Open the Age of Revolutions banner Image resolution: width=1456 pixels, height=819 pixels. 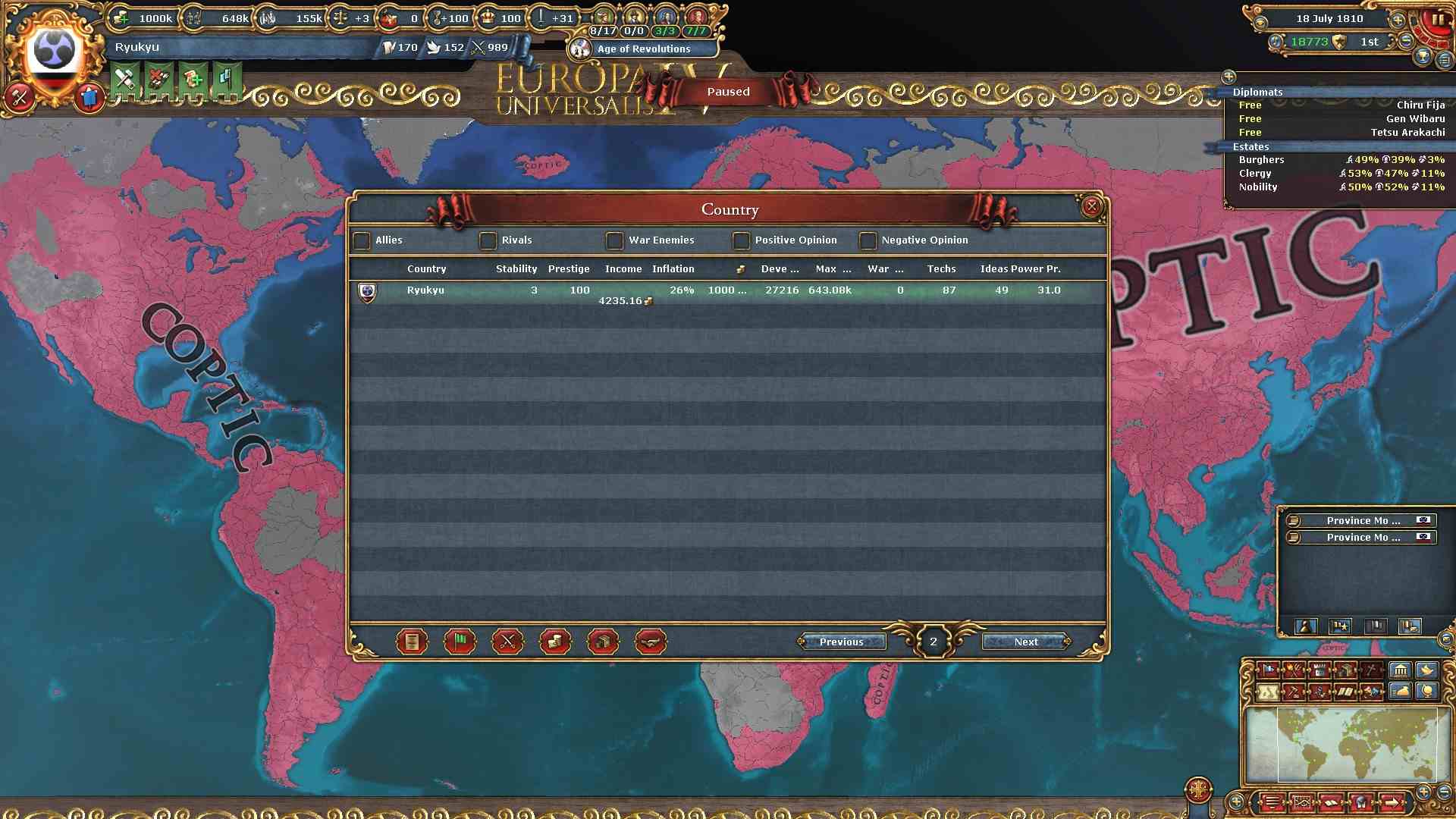(644, 49)
